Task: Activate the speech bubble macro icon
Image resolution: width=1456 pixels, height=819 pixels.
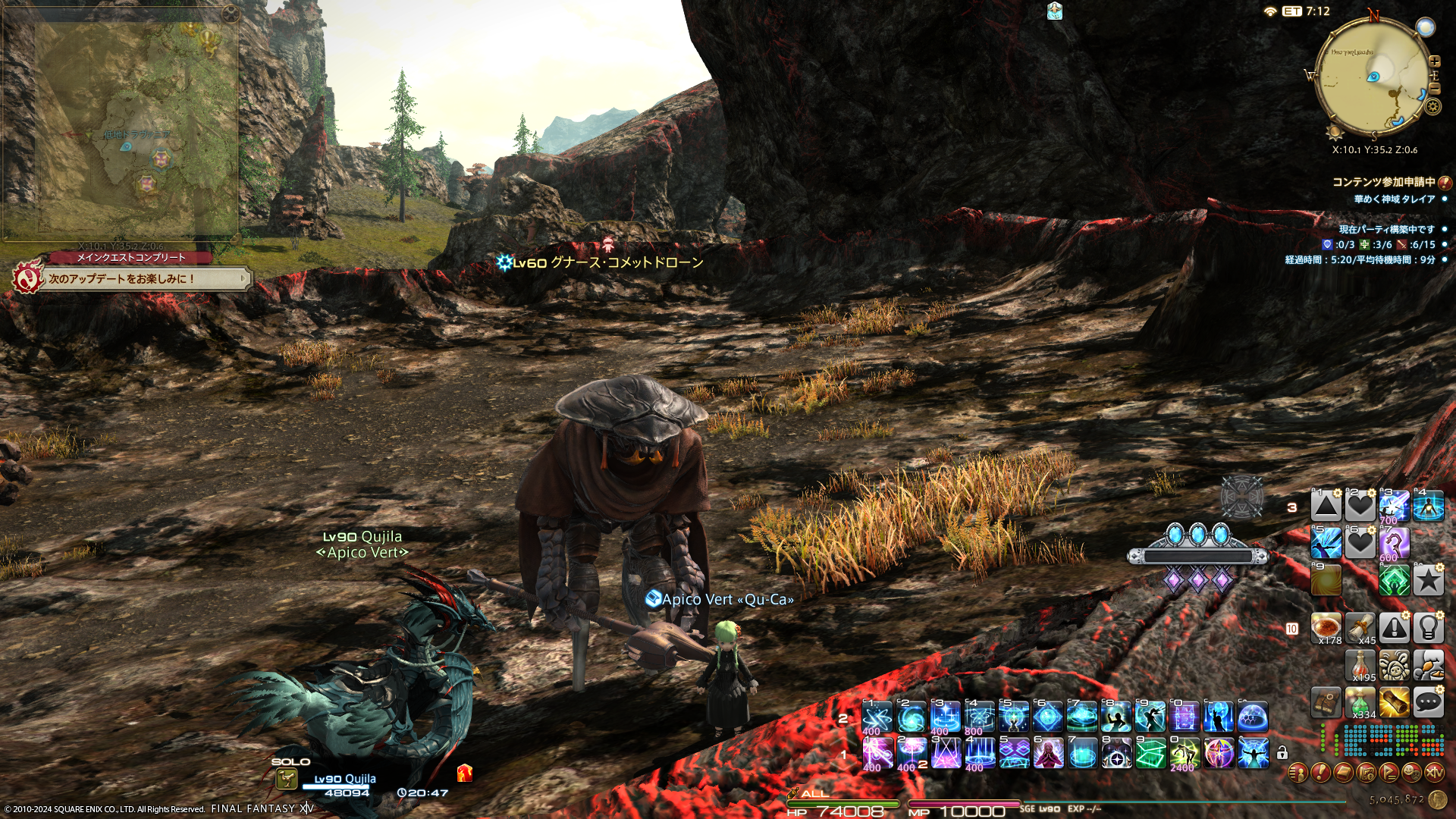Action: pos(1428,702)
